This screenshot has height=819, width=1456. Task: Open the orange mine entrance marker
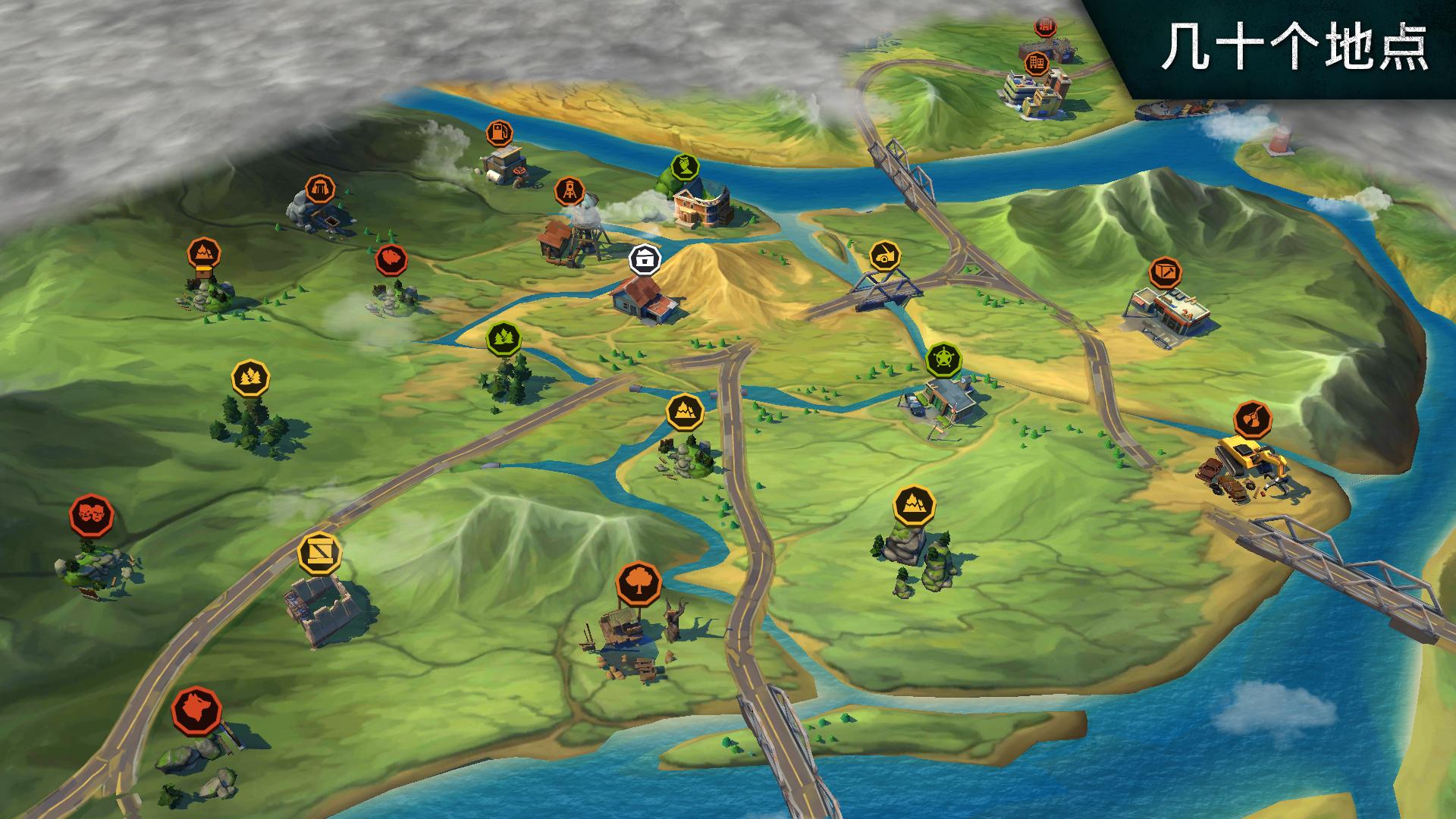pyautogui.click(x=320, y=188)
